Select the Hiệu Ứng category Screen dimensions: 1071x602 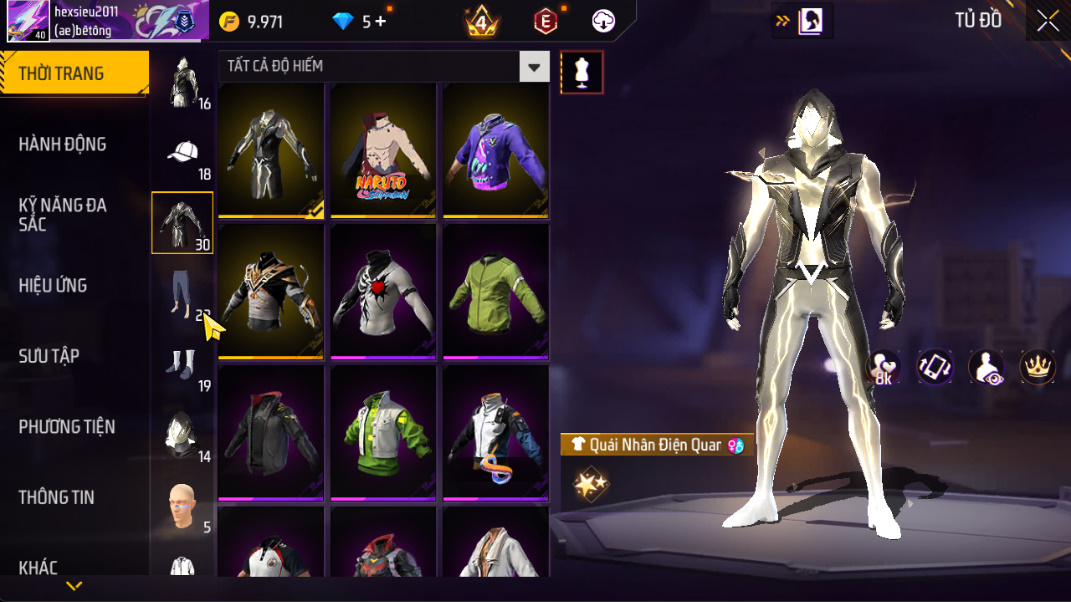coord(53,285)
